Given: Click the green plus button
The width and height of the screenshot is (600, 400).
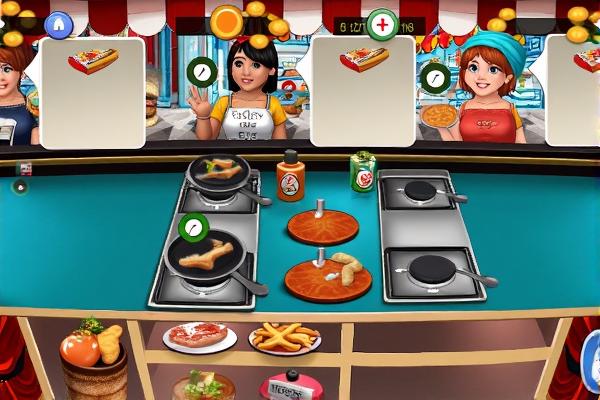Looking at the screenshot, I should click(x=382, y=24).
